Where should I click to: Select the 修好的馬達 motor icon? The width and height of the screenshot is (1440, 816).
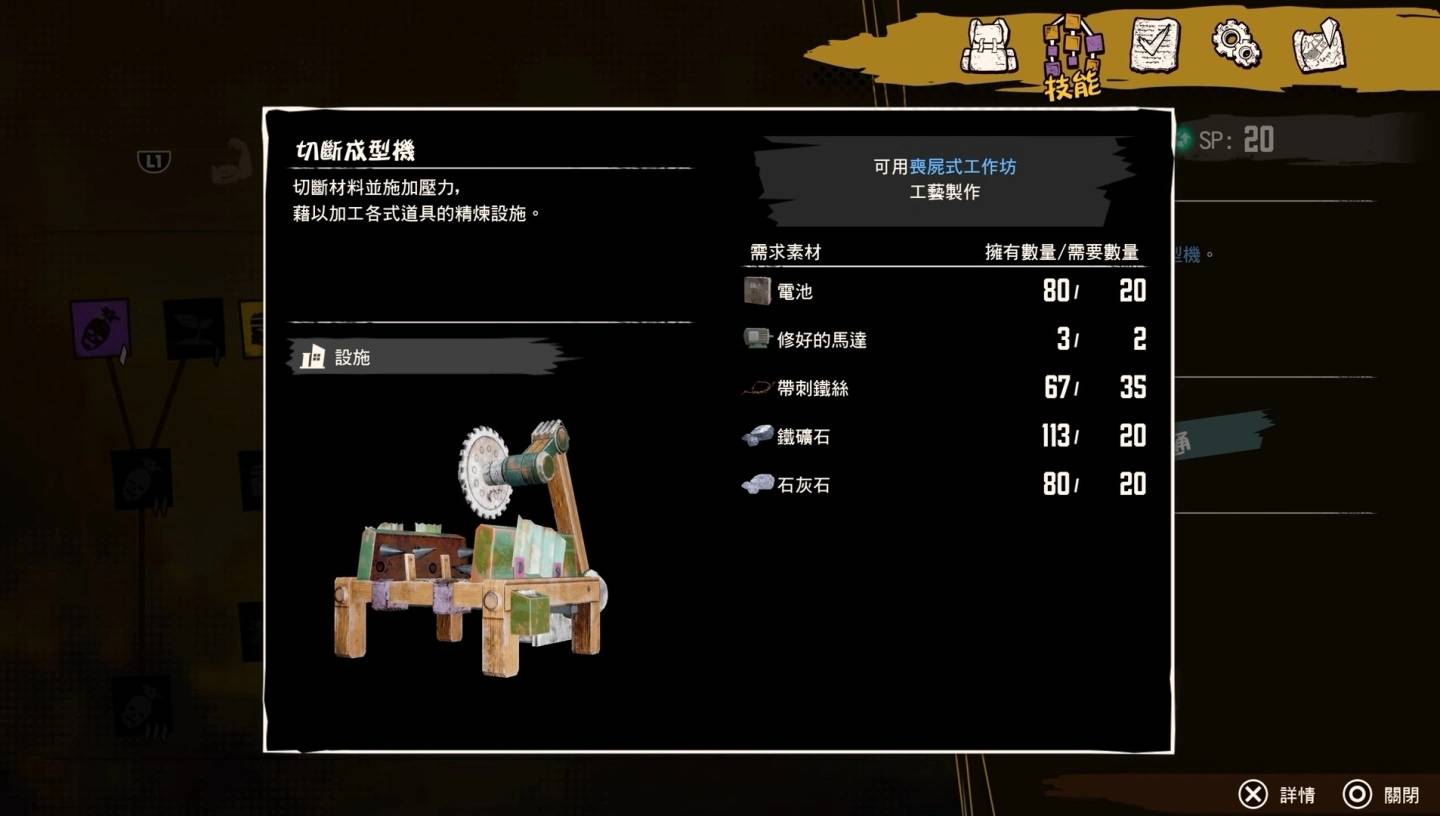[x=757, y=339]
